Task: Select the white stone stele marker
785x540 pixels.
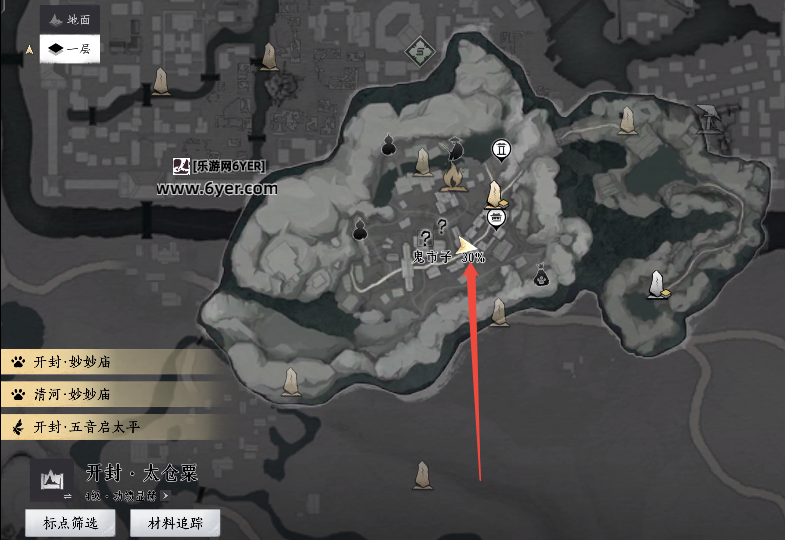Action: click(x=657, y=285)
